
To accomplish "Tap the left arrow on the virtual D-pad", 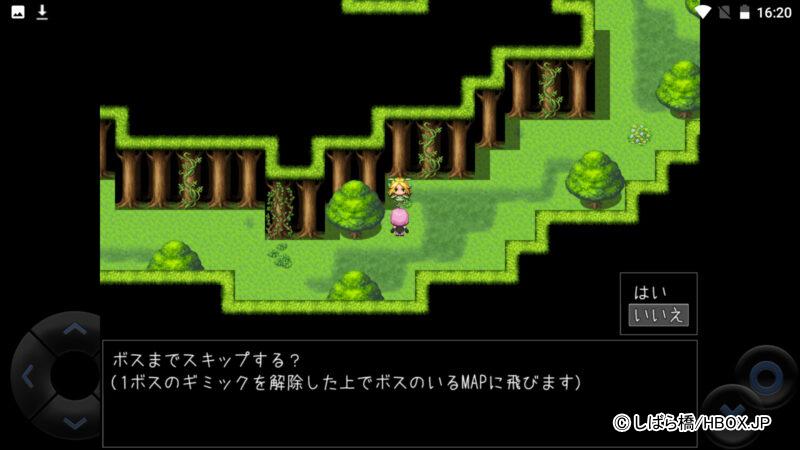I will (28, 377).
